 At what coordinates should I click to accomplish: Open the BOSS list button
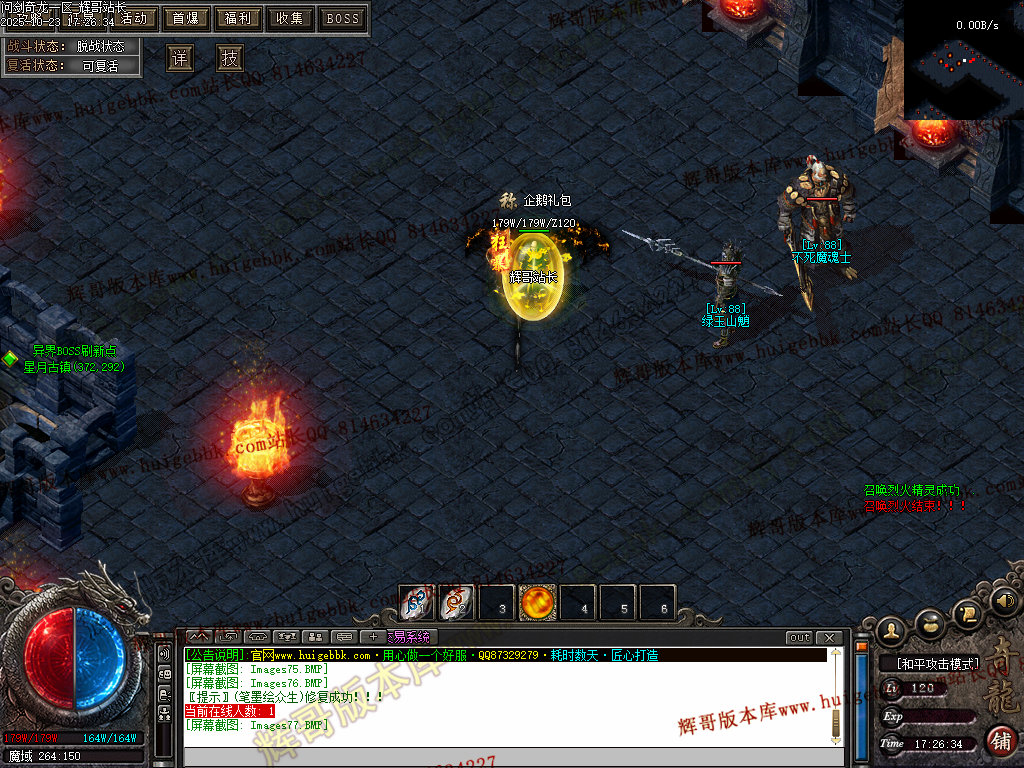coord(343,18)
